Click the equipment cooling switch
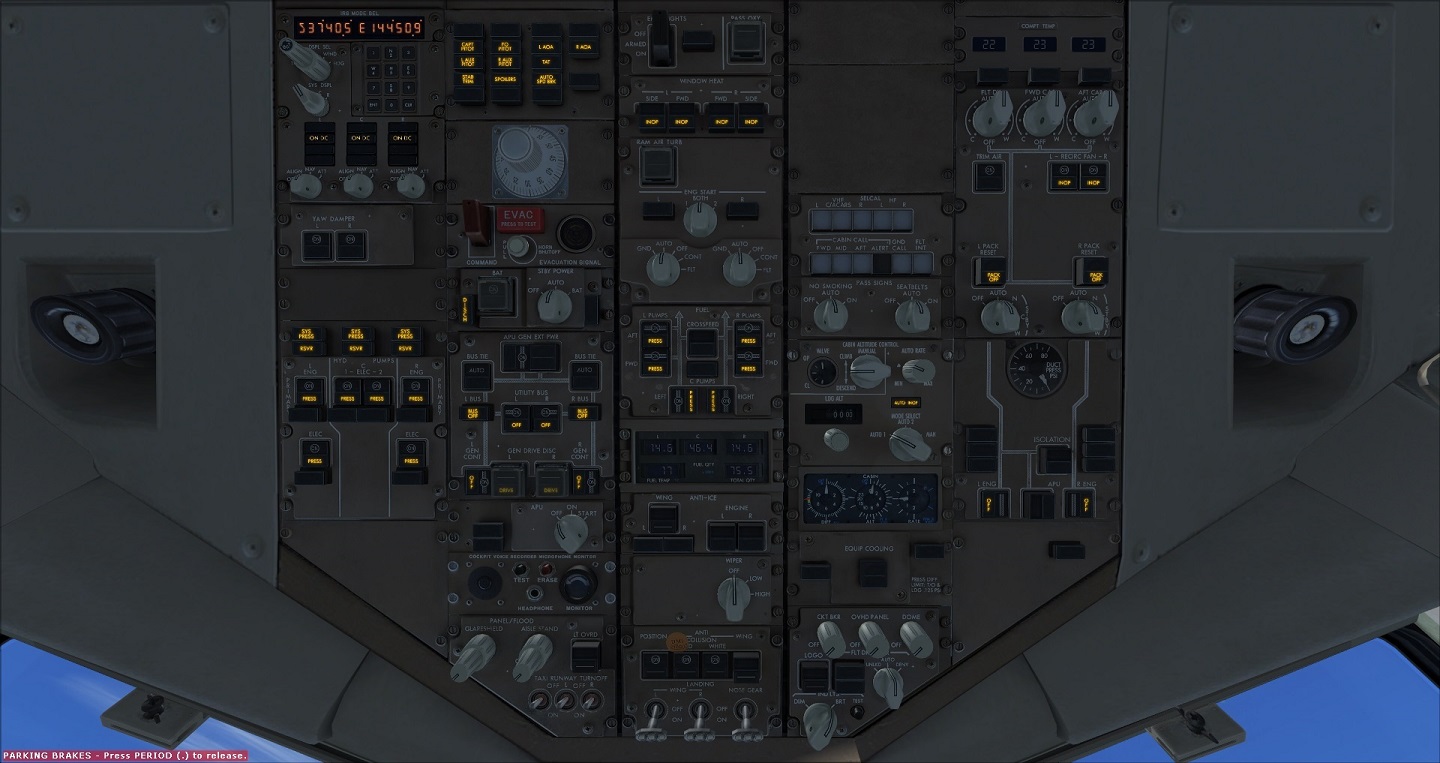 [872, 572]
